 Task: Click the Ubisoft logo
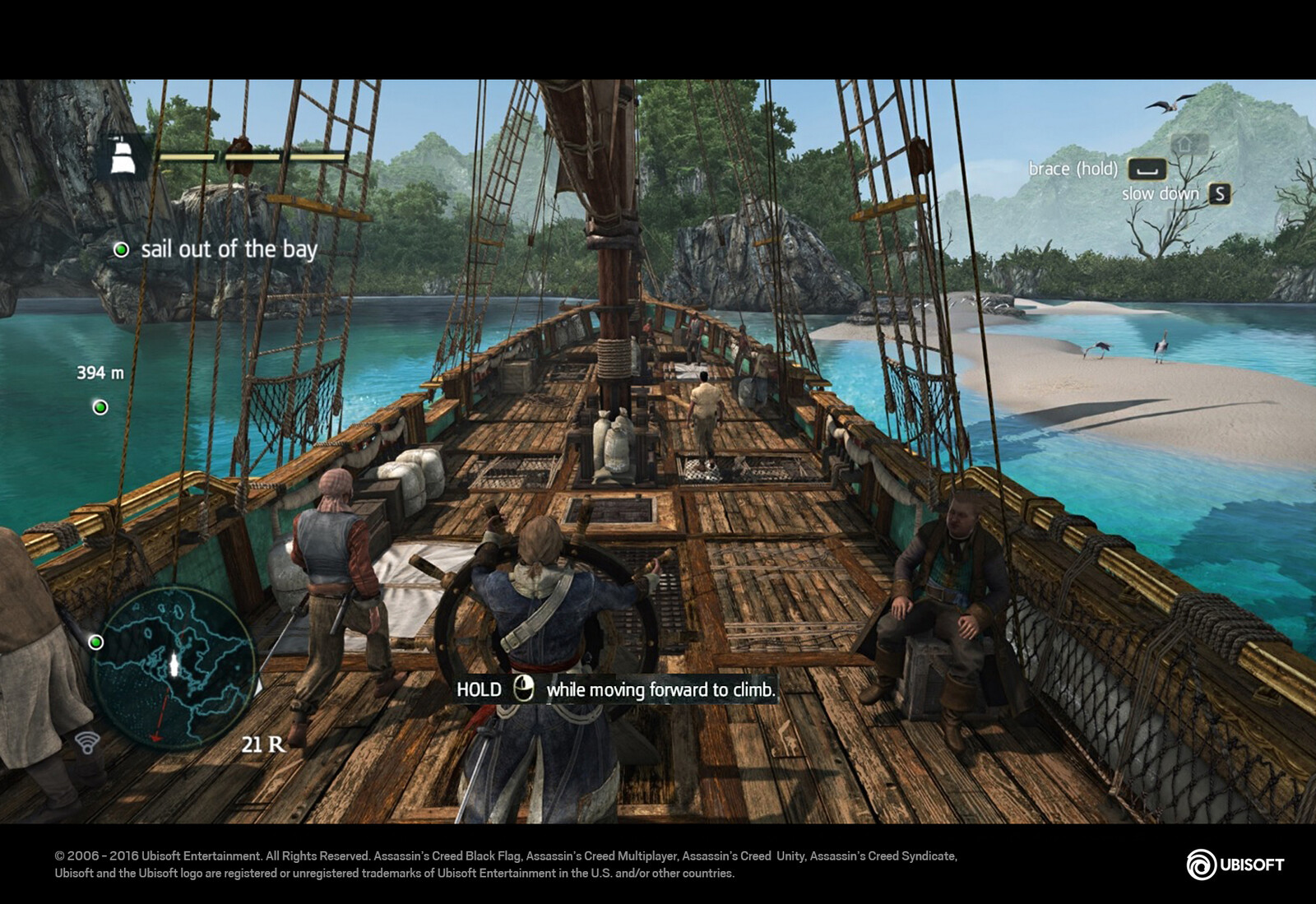(x=1235, y=865)
